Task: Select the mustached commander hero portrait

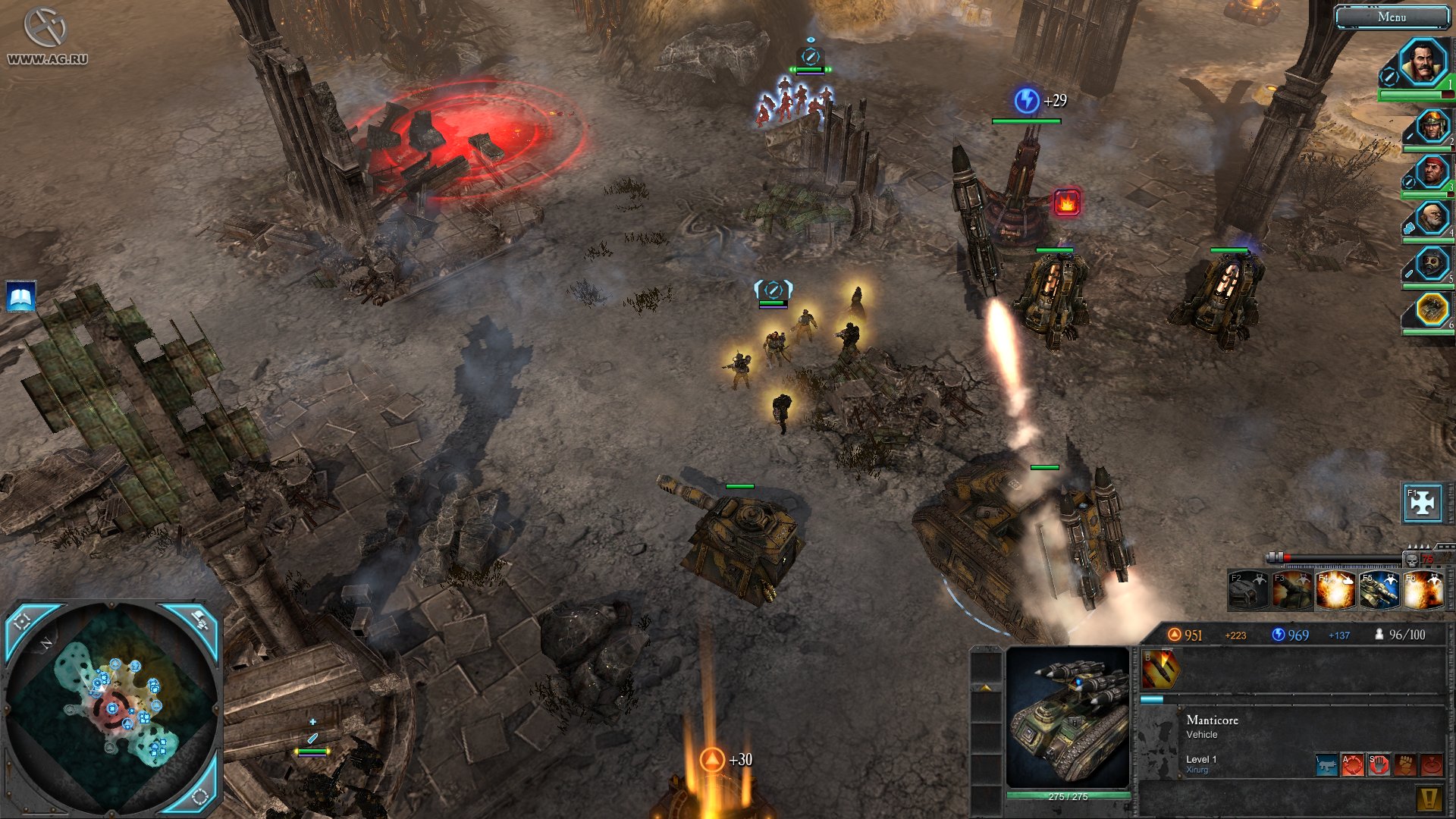Action: [x=1421, y=62]
